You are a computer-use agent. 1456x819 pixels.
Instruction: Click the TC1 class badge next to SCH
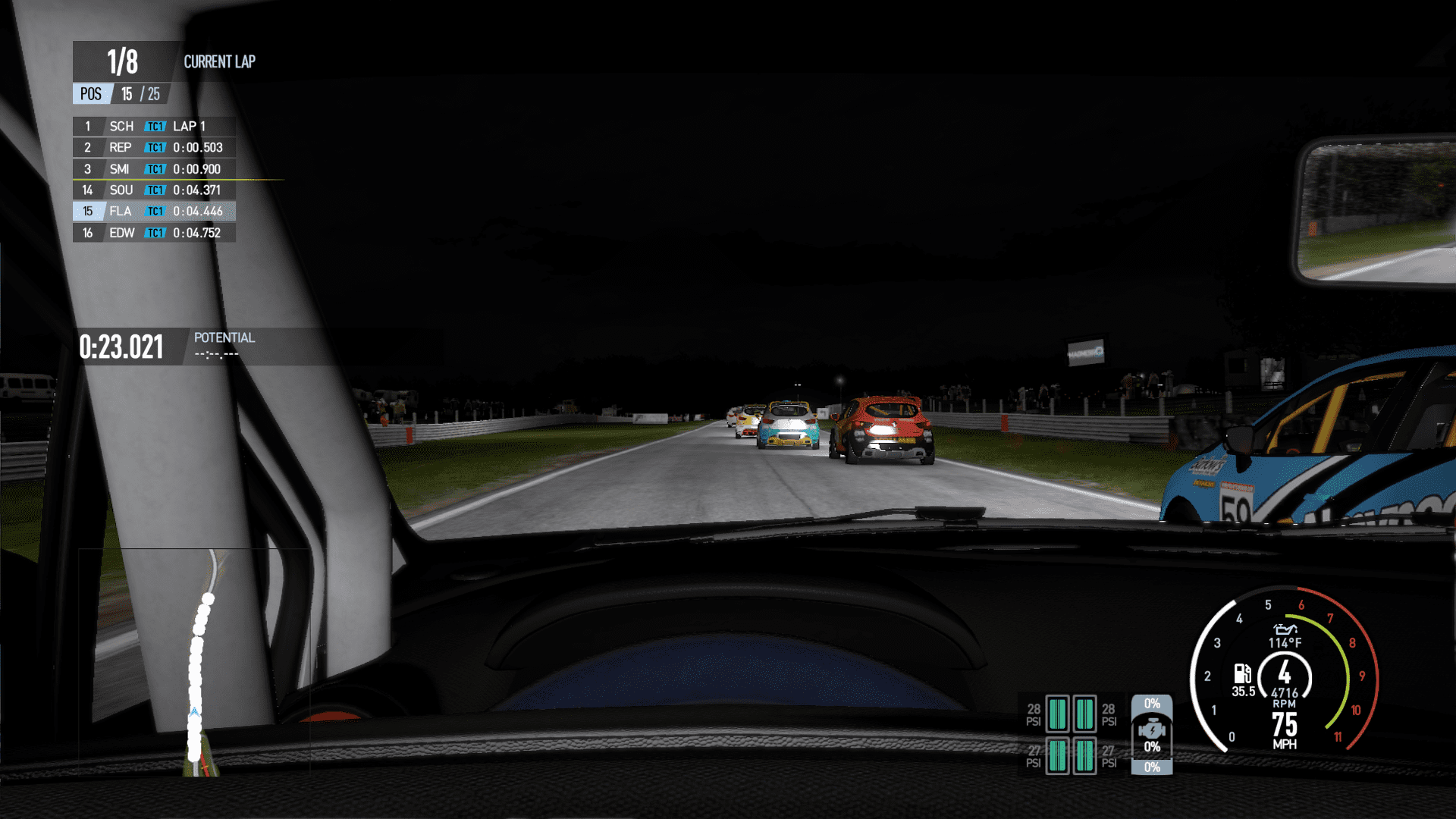[x=155, y=126]
